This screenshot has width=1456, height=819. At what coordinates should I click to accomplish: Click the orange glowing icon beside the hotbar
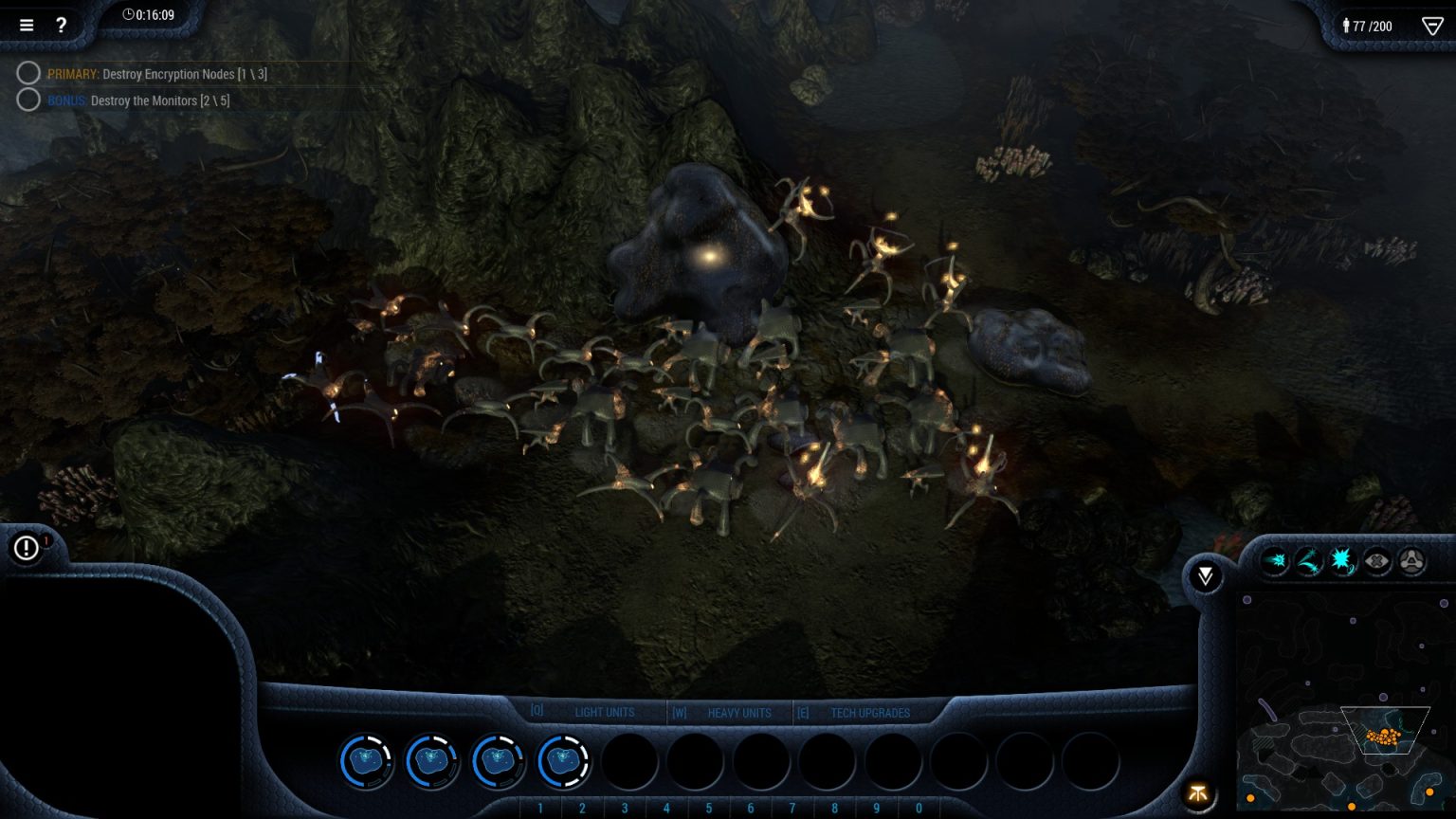tap(1198, 794)
